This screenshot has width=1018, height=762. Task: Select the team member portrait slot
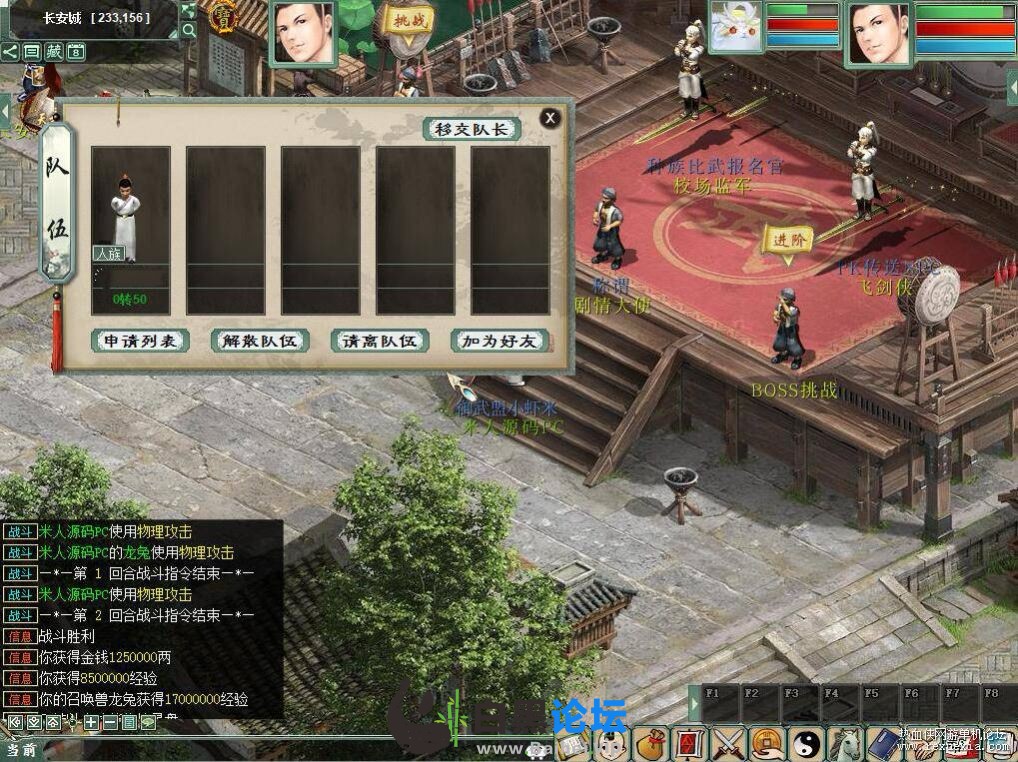coord(130,230)
